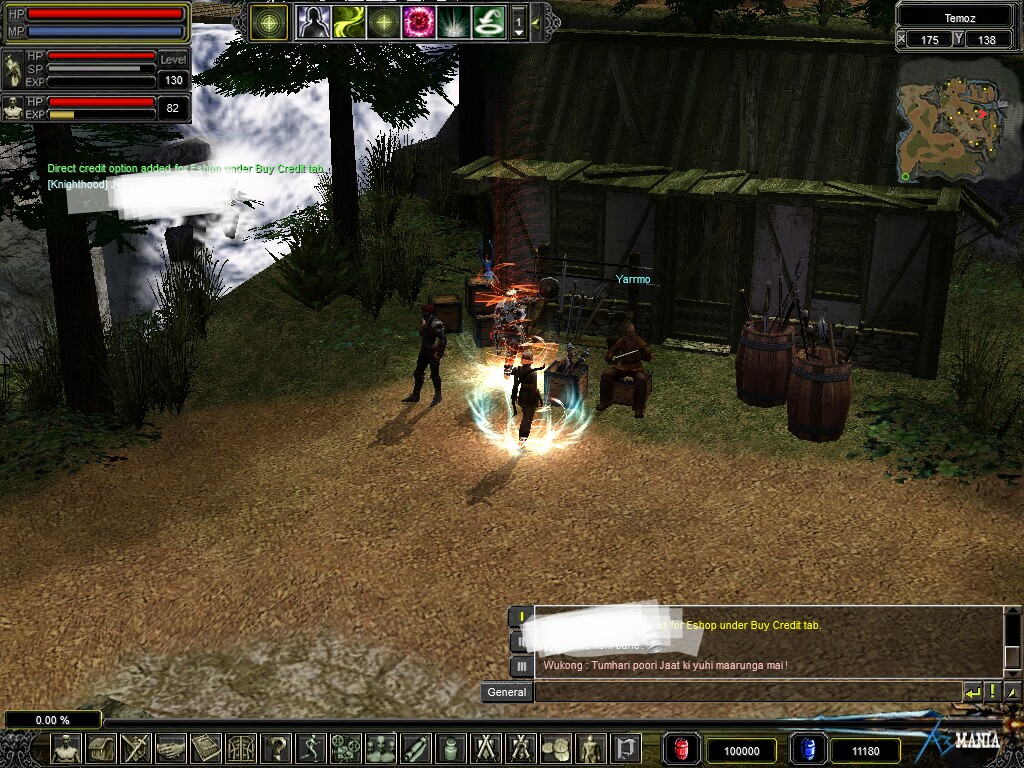This screenshot has width=1024, height=768.
Task: Open the character silhouette menu icon
Action: [x=66, y=748]
